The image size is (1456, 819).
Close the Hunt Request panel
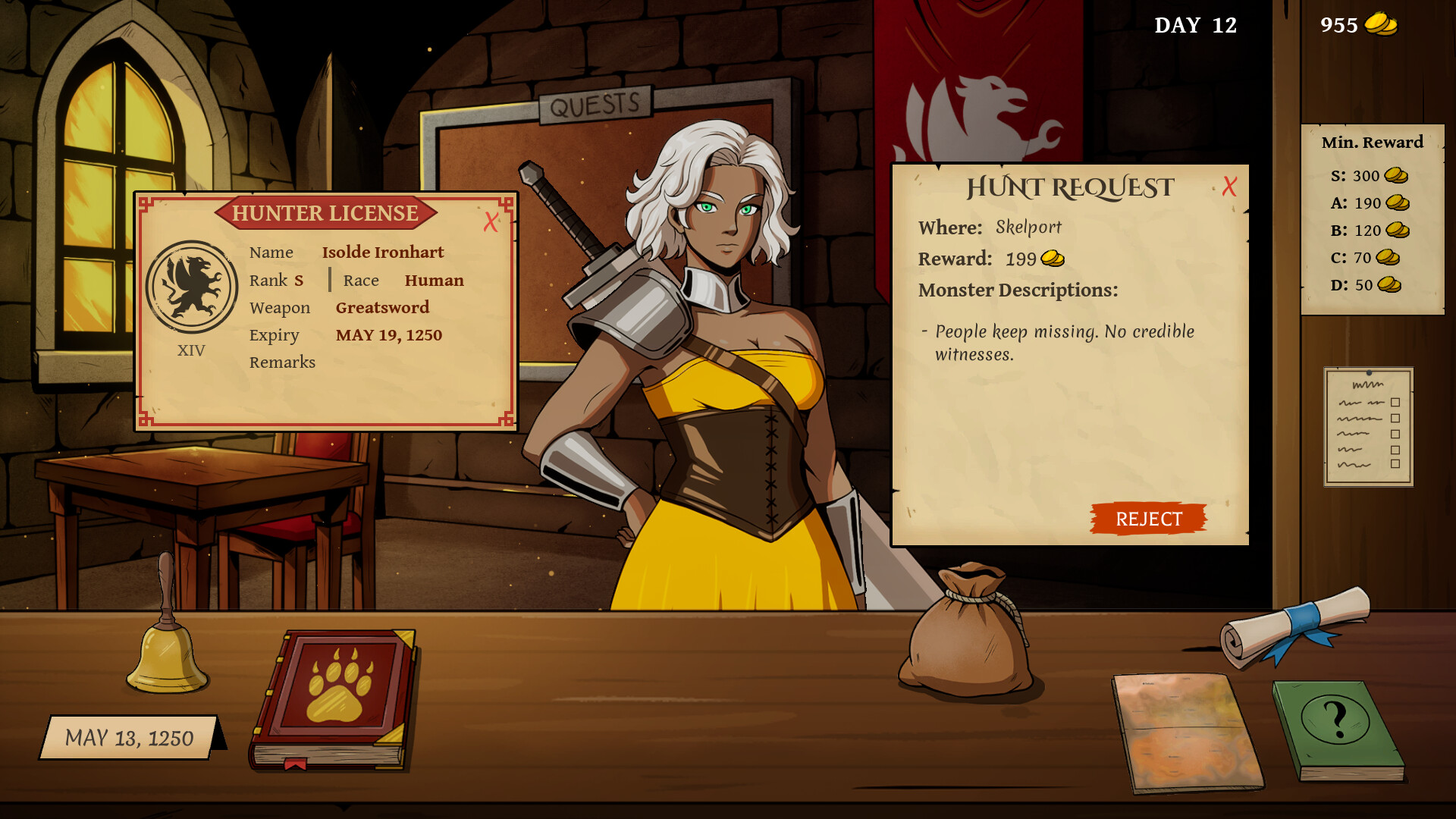pos(1229,187)
